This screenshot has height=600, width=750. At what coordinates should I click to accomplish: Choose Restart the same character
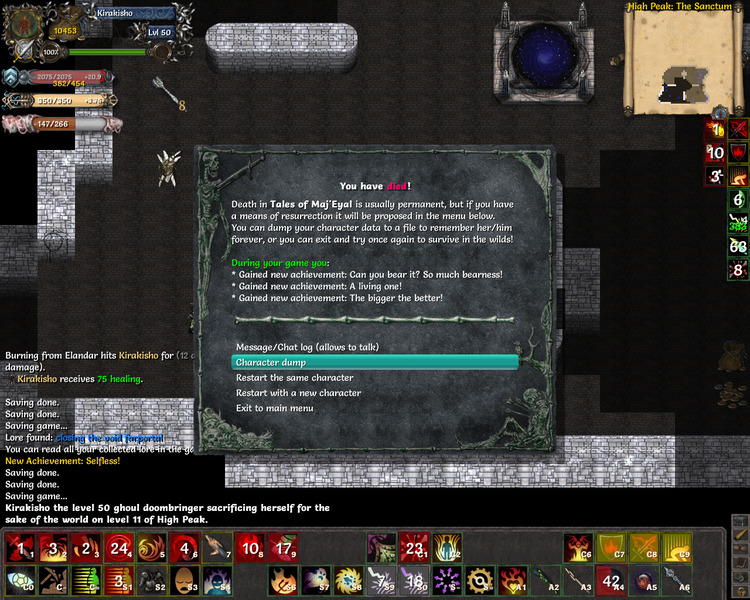[x=294, y=378]
